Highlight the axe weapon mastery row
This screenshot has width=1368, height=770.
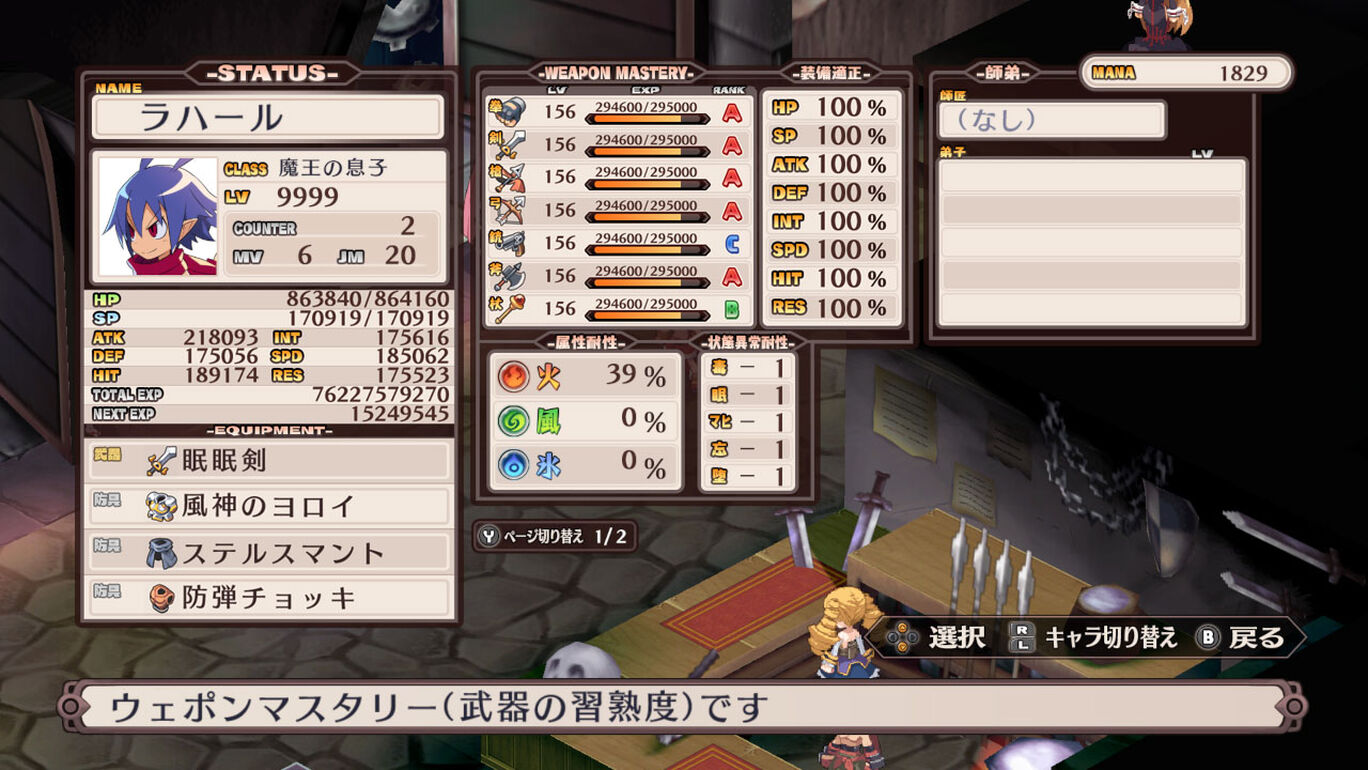pyautogui.click(x=617, y=275)
